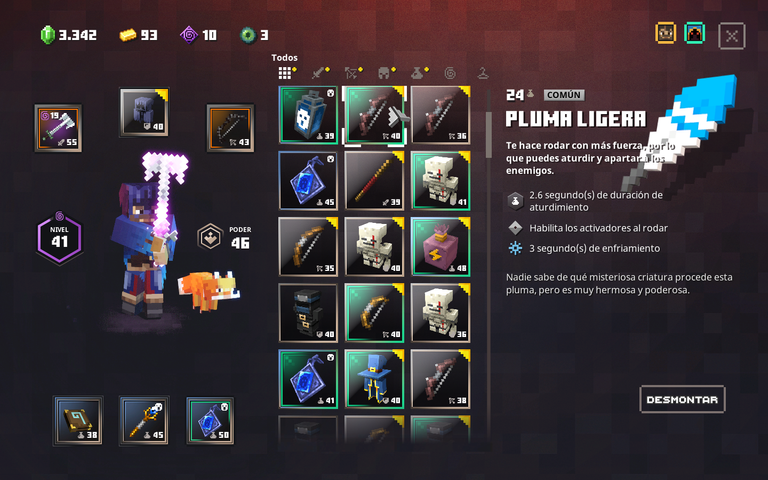Switch to the armor helmet filter tab
This screenshot has width=768, height=480.
pos(383,72)
